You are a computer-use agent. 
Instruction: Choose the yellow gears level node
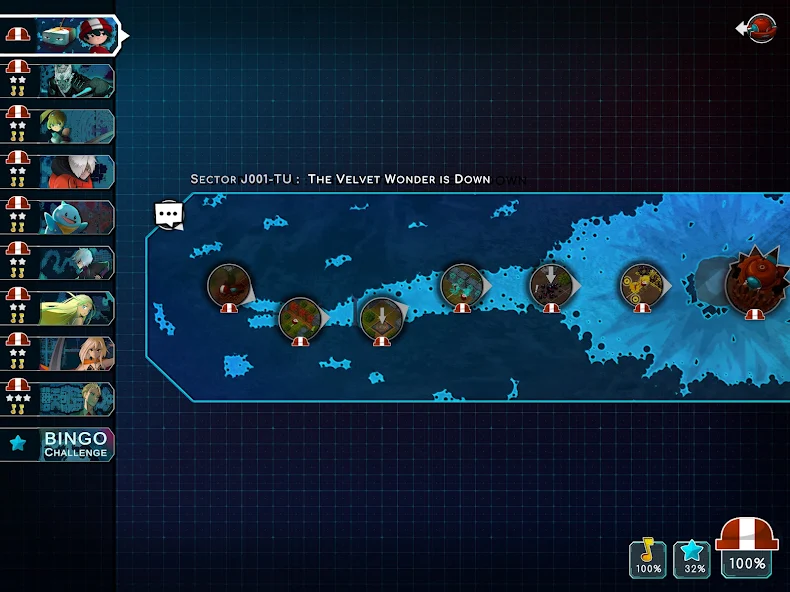coord(642,284)
